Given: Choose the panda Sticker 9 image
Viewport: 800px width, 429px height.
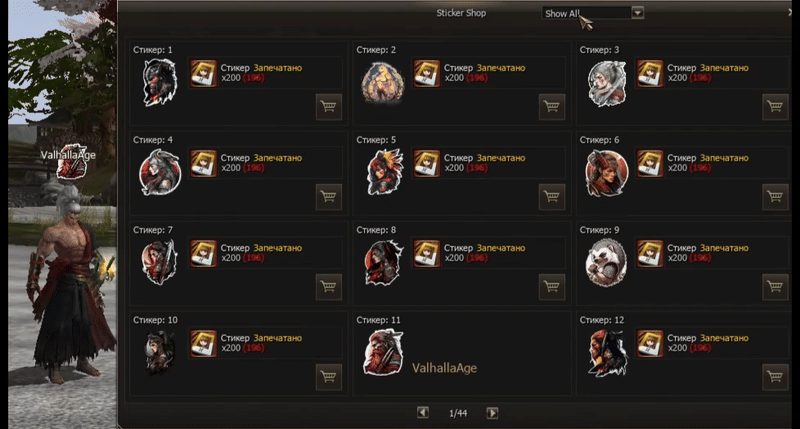Looking at the screenshot, I should (606, 262).
